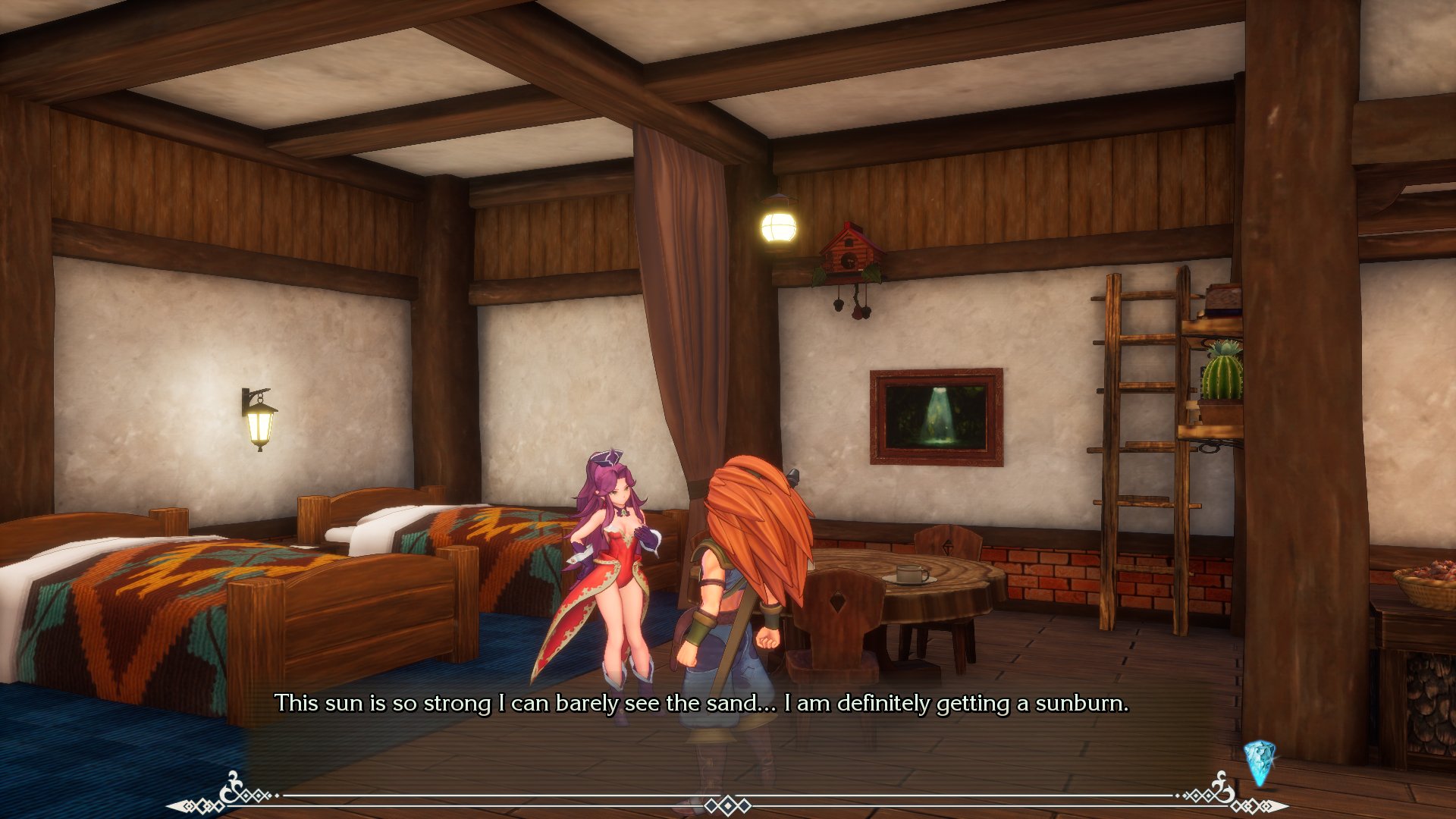The image size is (1456, 819).
Task: Click the hanging ceiling lantern
Action: click(779, 225)
